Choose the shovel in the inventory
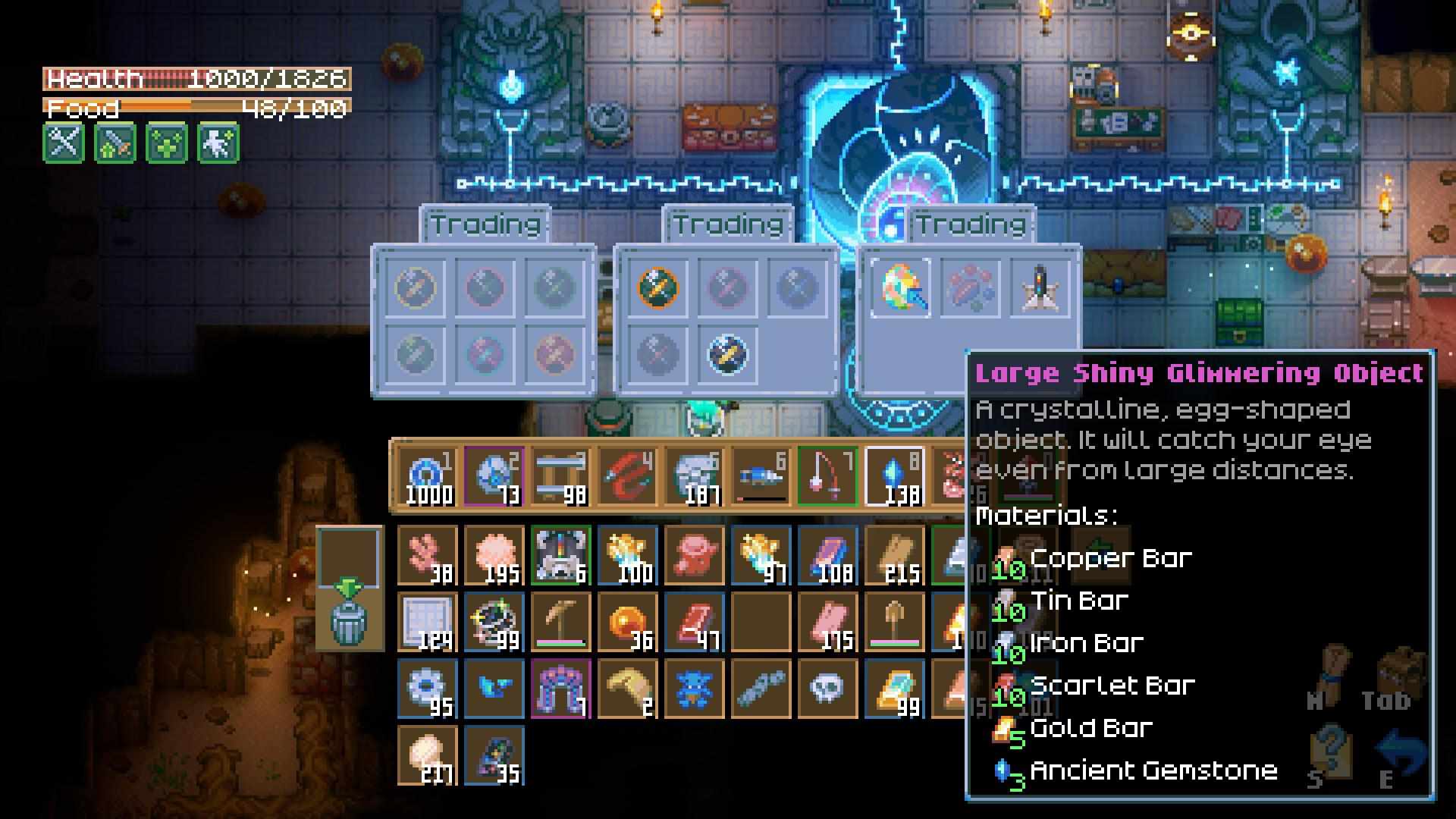1456x819 pixels. point(894,623)
